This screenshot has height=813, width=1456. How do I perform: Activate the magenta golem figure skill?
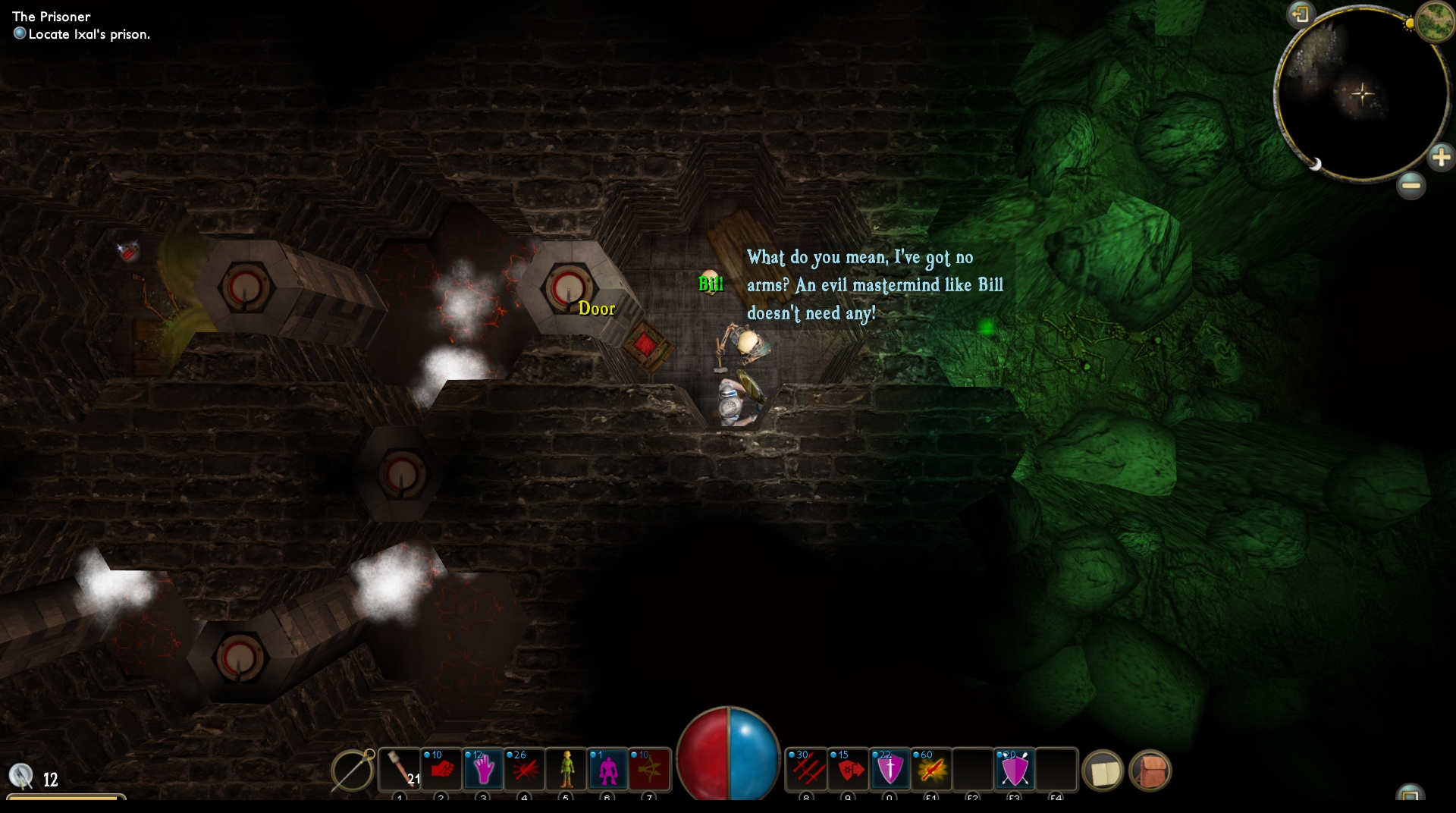(x=607, y=771)
